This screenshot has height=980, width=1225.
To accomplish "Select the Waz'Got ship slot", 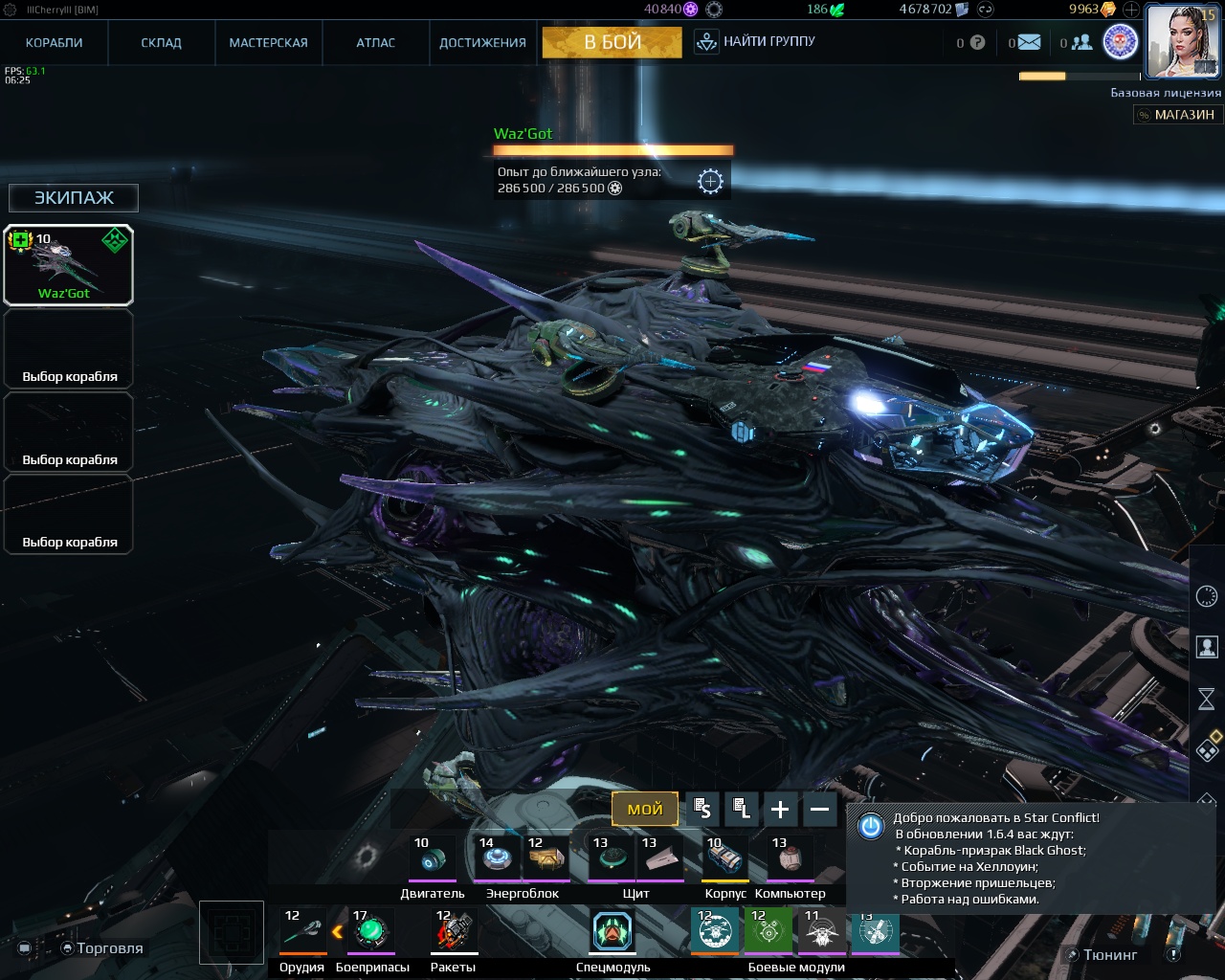I will pyautogui.click(x=68, y=265).
